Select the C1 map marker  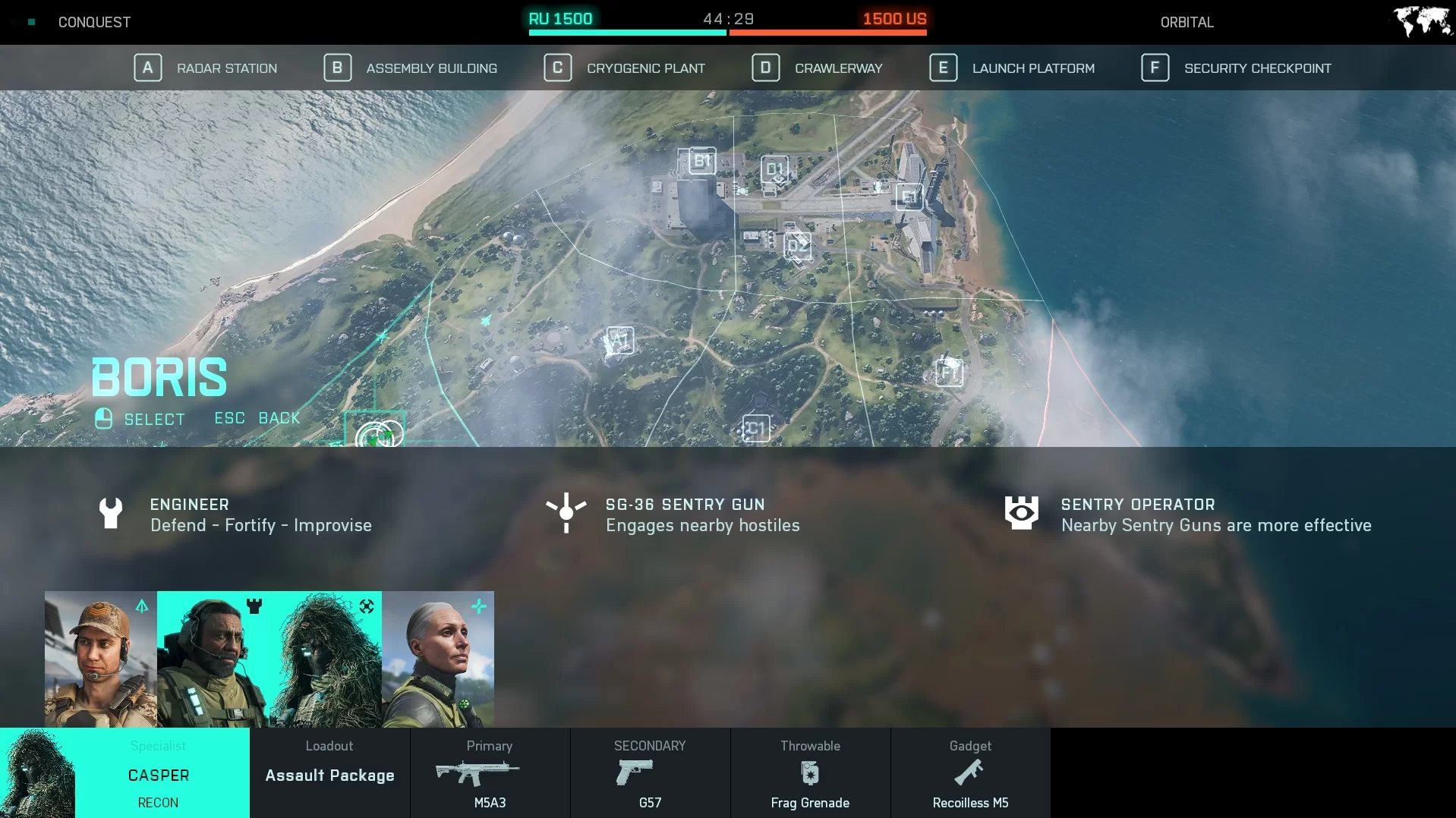(x=756, y=429)
